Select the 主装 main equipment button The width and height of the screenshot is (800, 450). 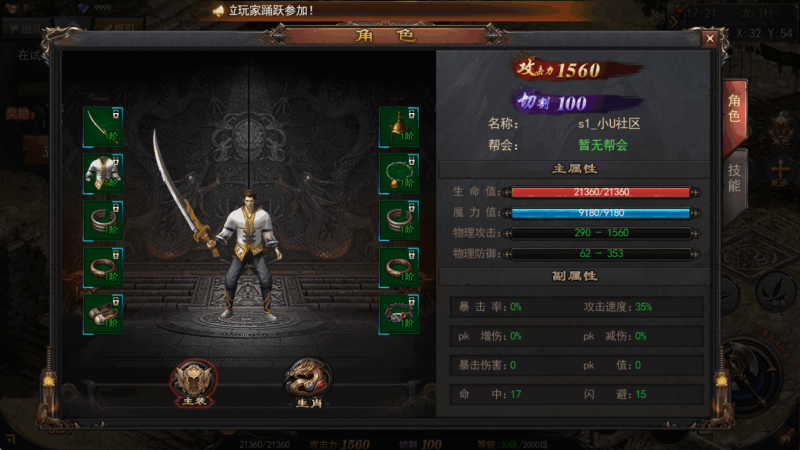coord(194,379)
